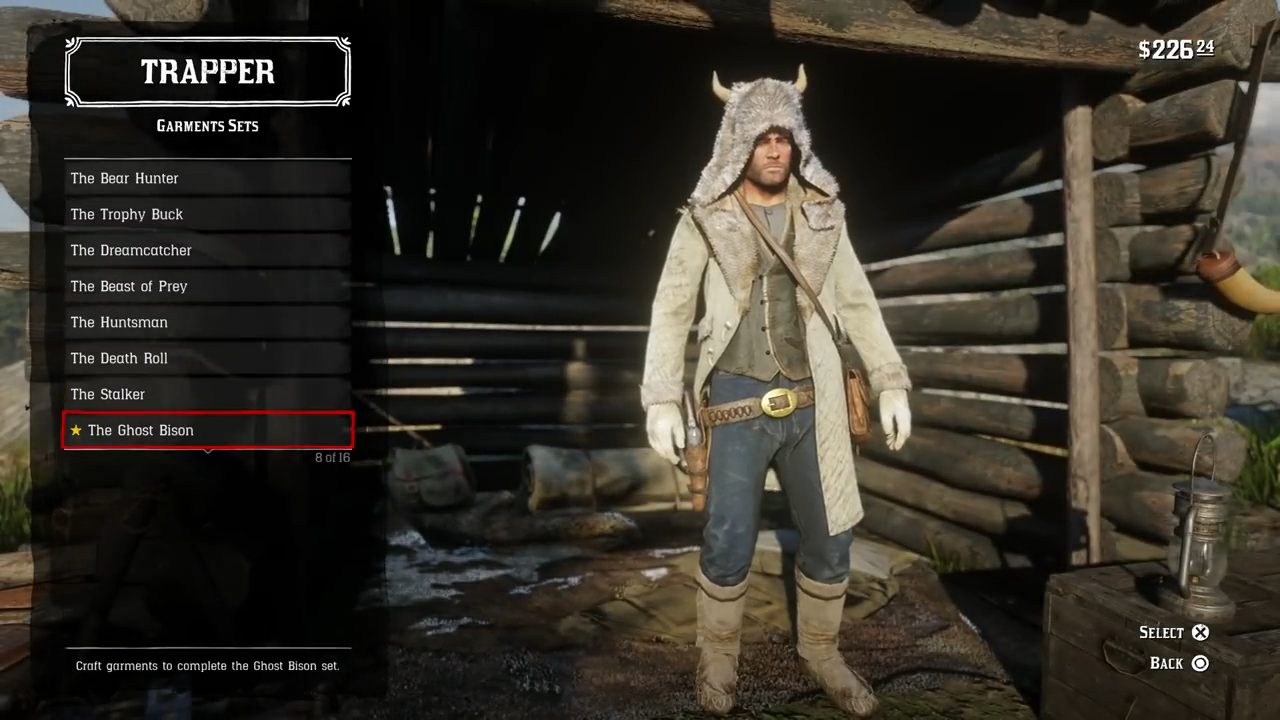Select The Huntsman garment set

coord(207,322)
